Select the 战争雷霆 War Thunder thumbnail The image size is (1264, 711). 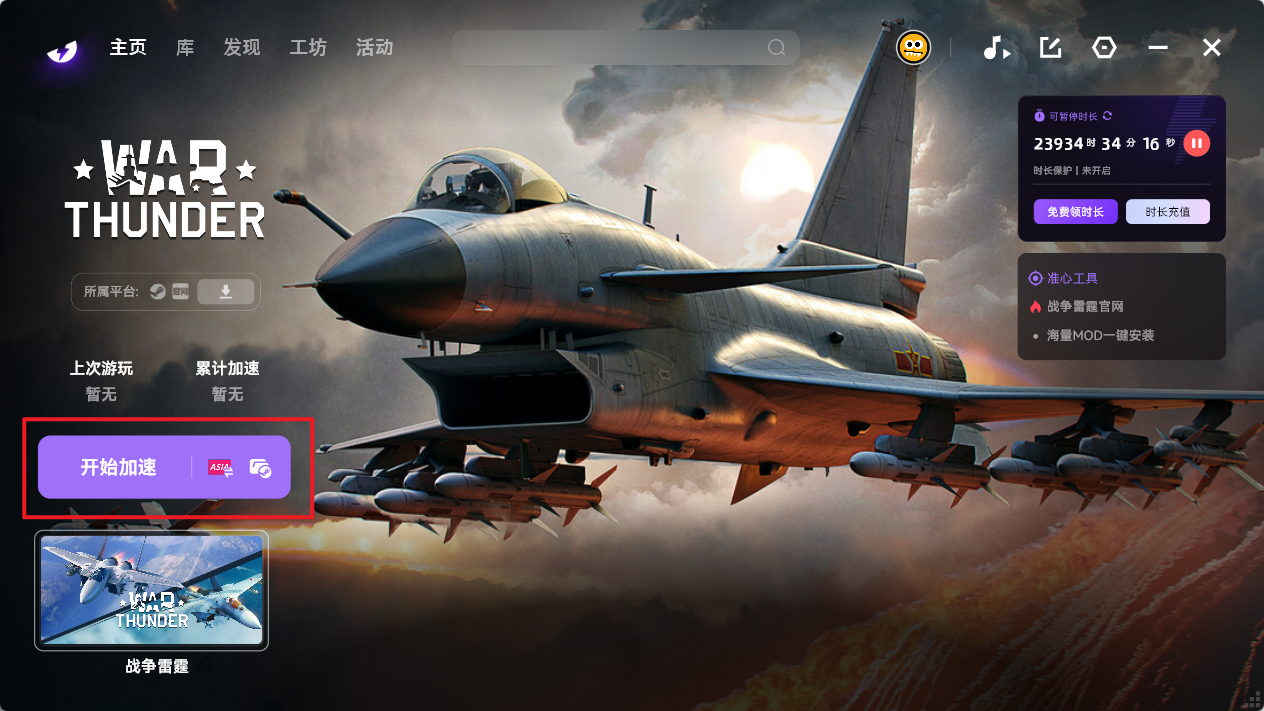pos(152,590)
